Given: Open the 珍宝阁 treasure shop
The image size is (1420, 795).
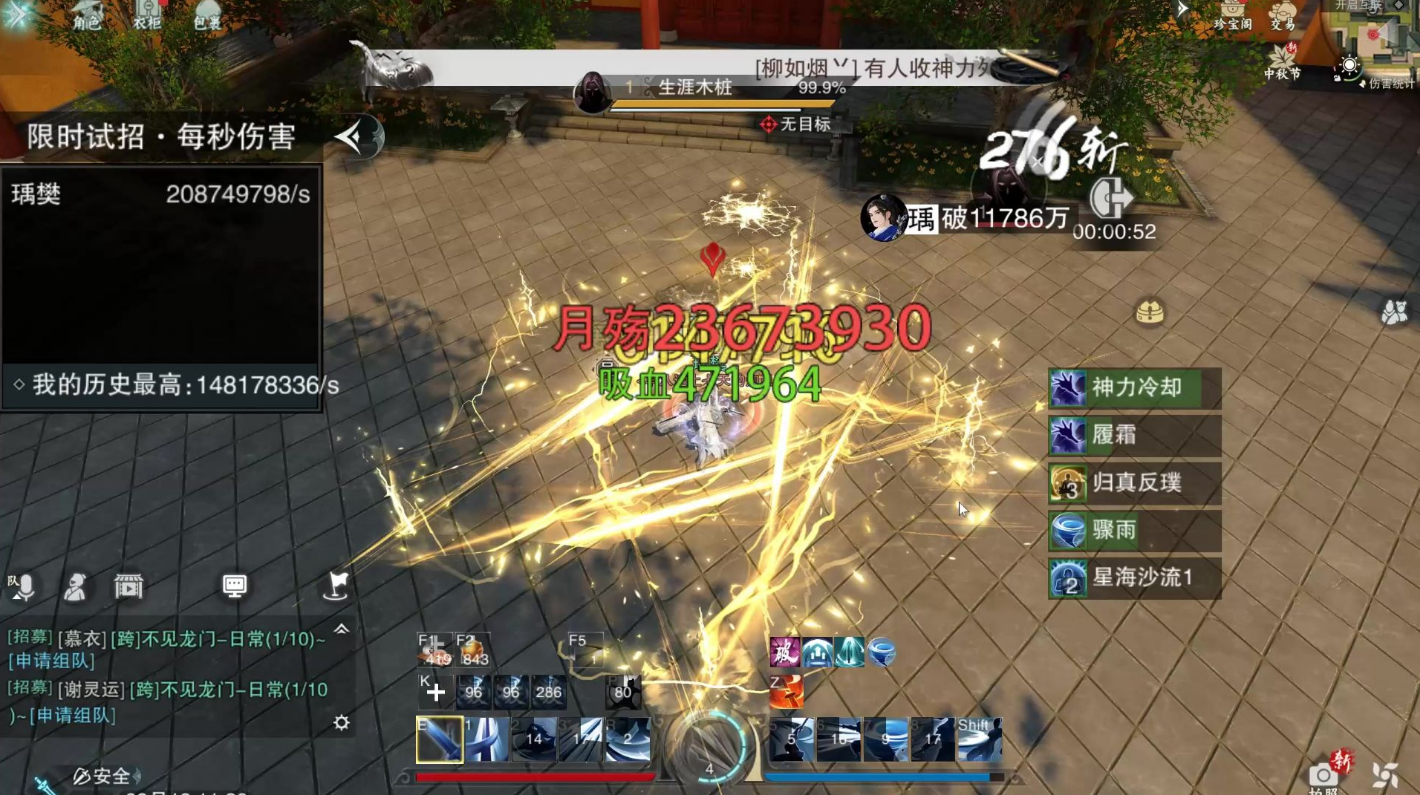Looking at the screenshot, I should click(x=1232, y=14).
